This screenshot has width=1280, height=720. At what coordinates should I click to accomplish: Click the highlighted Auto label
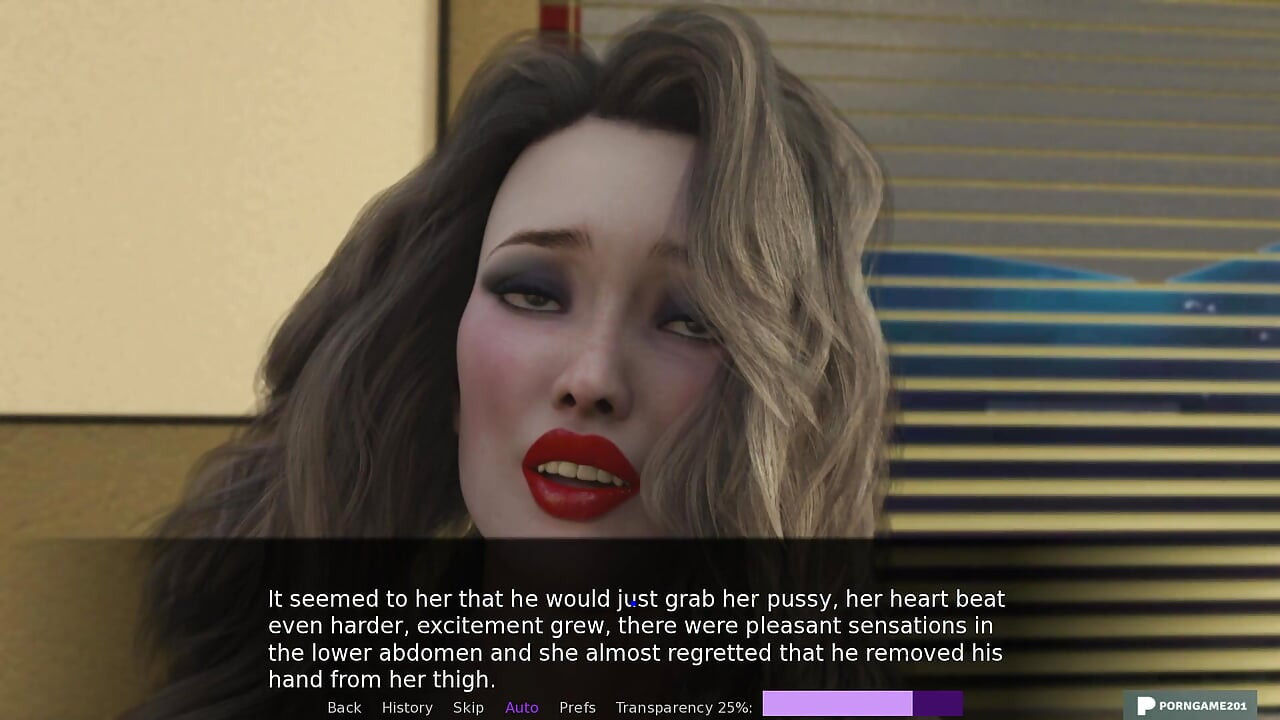521,707
